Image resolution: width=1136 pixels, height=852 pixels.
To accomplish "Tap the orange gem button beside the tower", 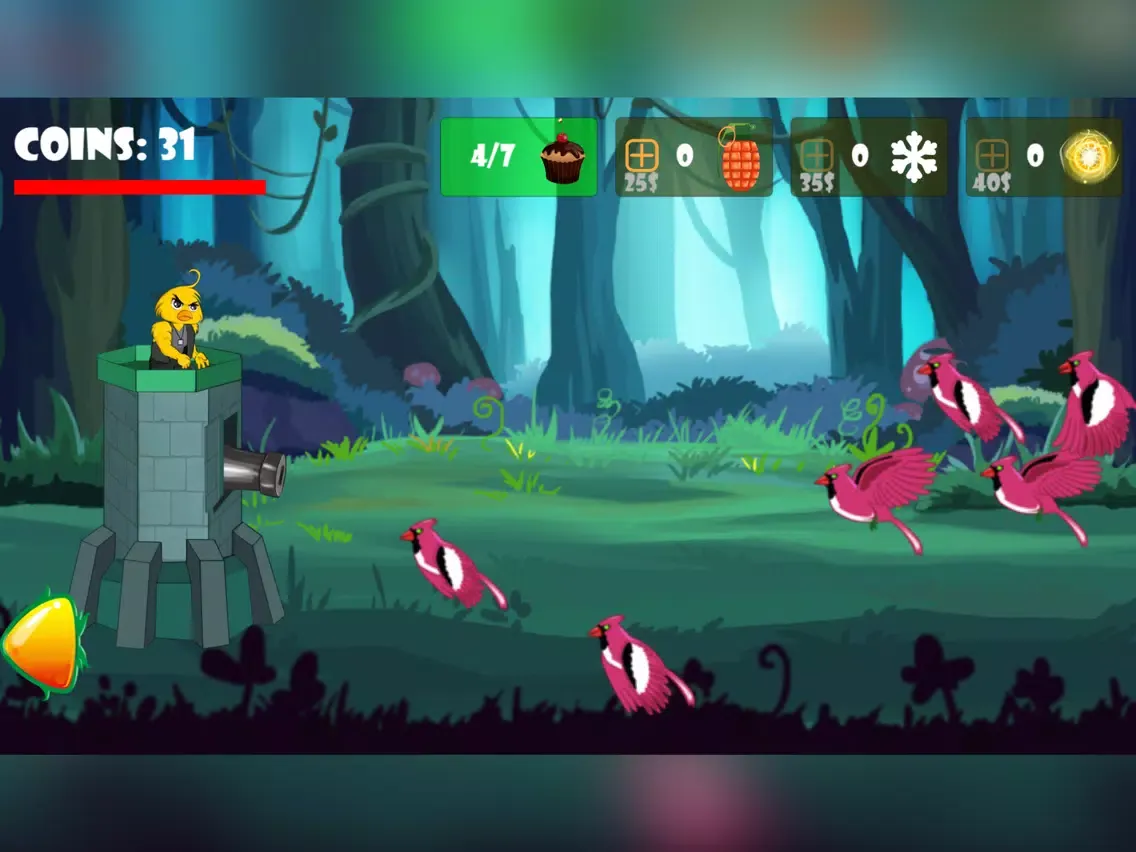I will 42,644.
